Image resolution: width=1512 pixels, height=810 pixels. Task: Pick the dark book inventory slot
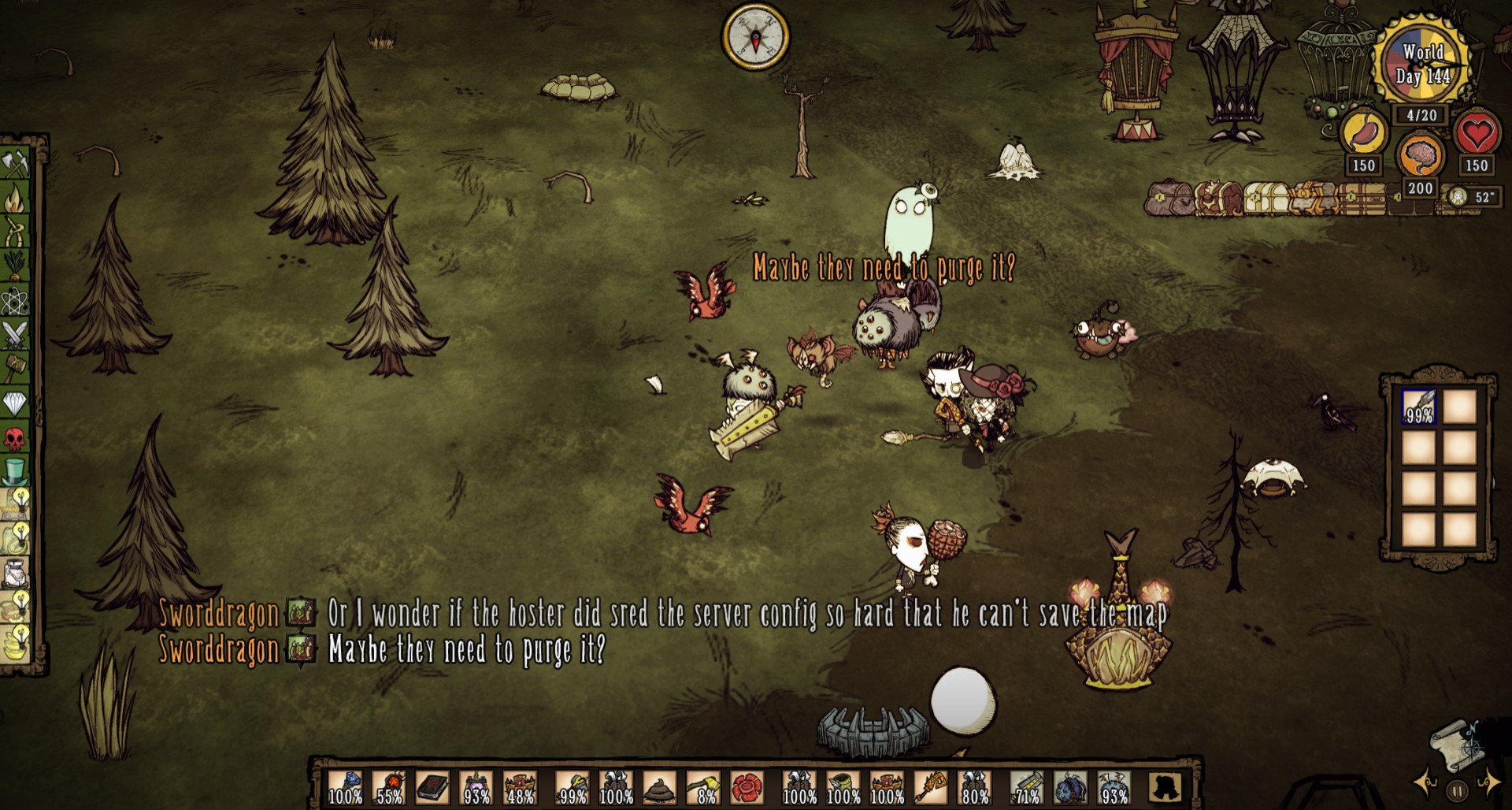tap(432, 786)
